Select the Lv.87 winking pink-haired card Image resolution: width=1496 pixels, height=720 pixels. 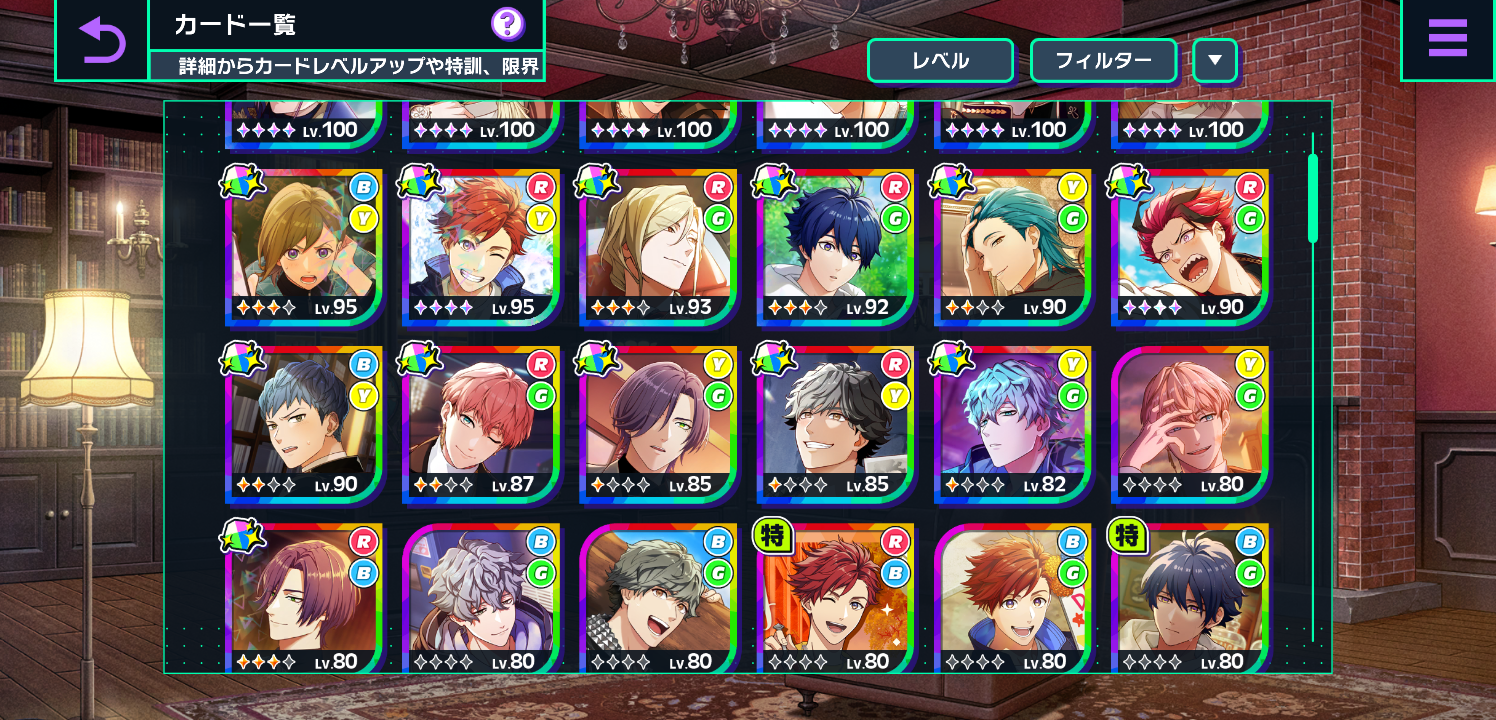pos(481,423)
